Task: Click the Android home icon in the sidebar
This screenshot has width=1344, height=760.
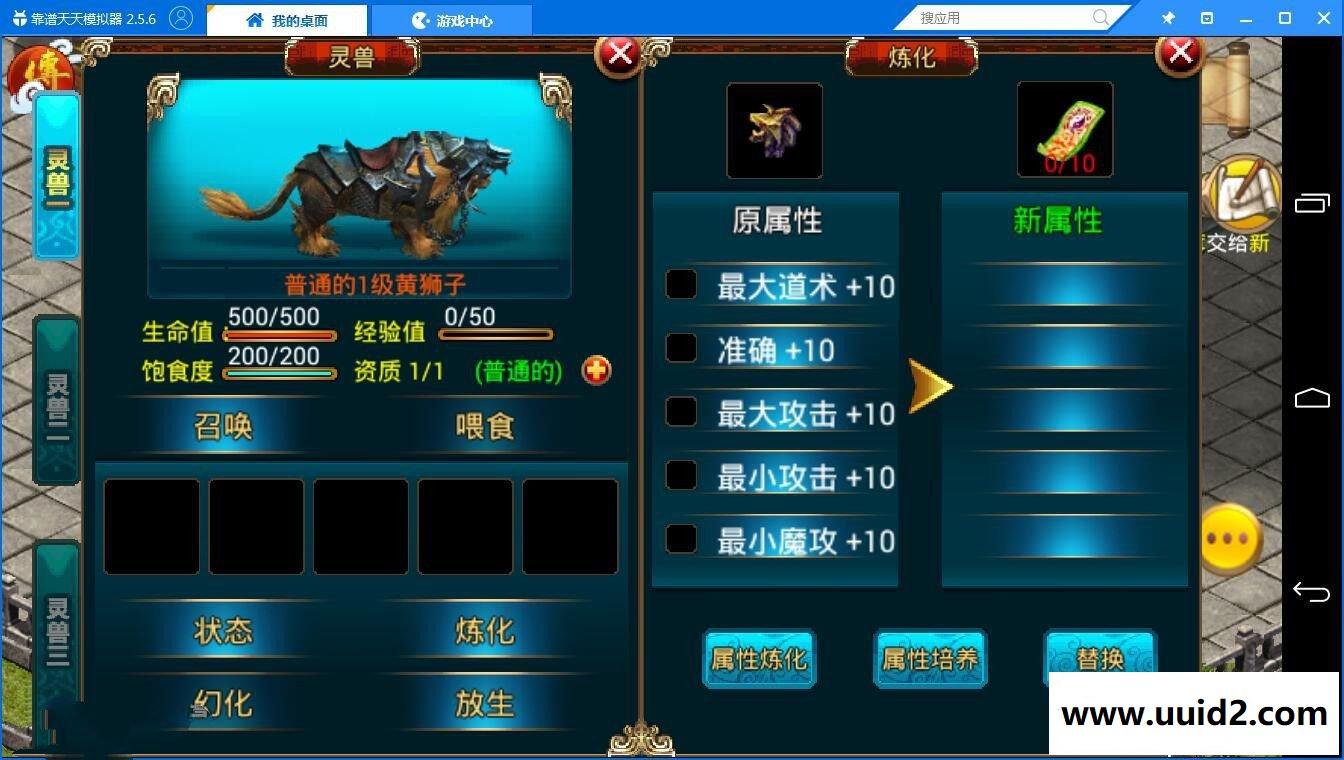Action: 1311,398
